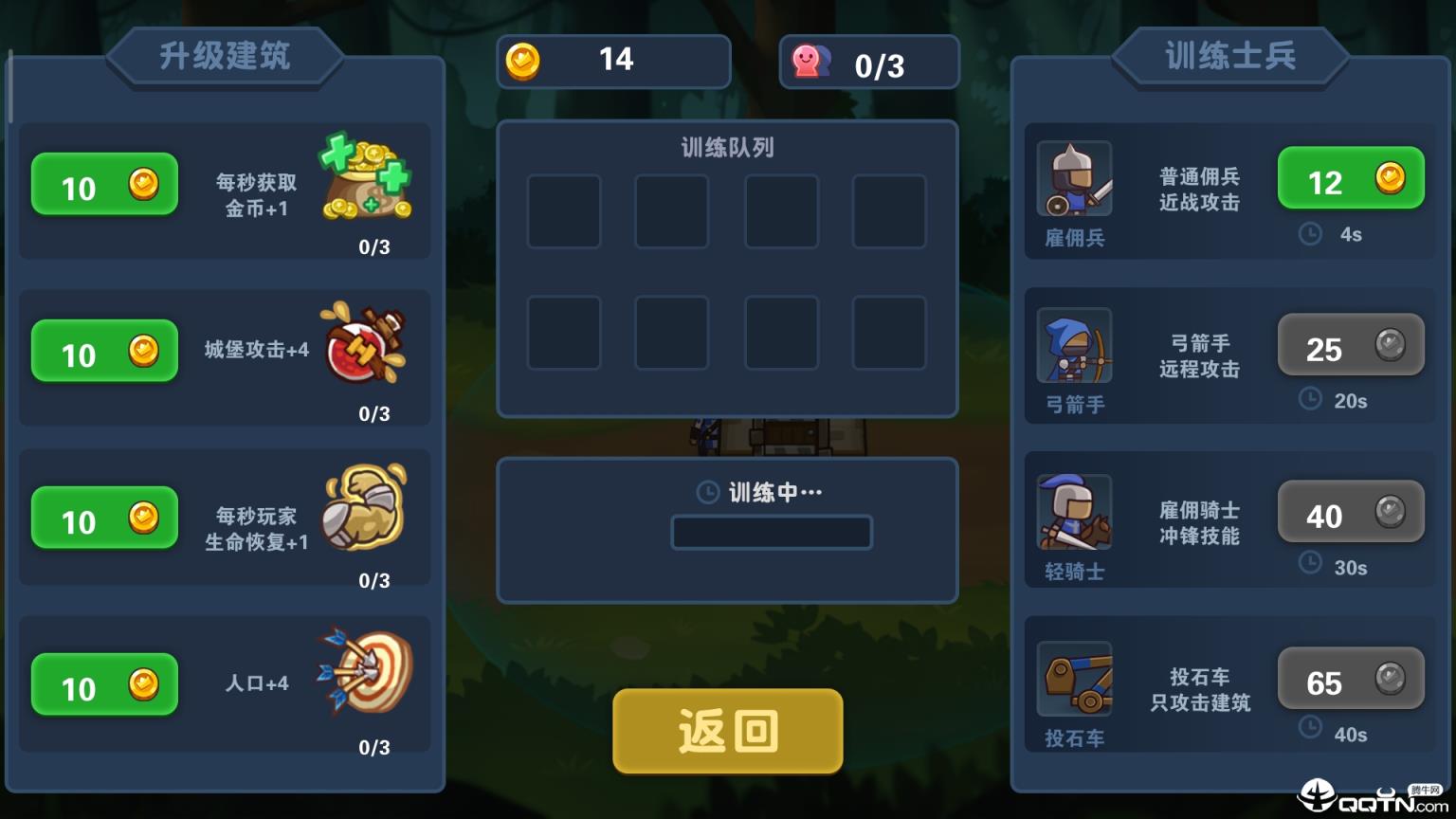Buy the 人口+4 upgrade for 10 coins
This screenshot has width=1456, height=819.
104,685
